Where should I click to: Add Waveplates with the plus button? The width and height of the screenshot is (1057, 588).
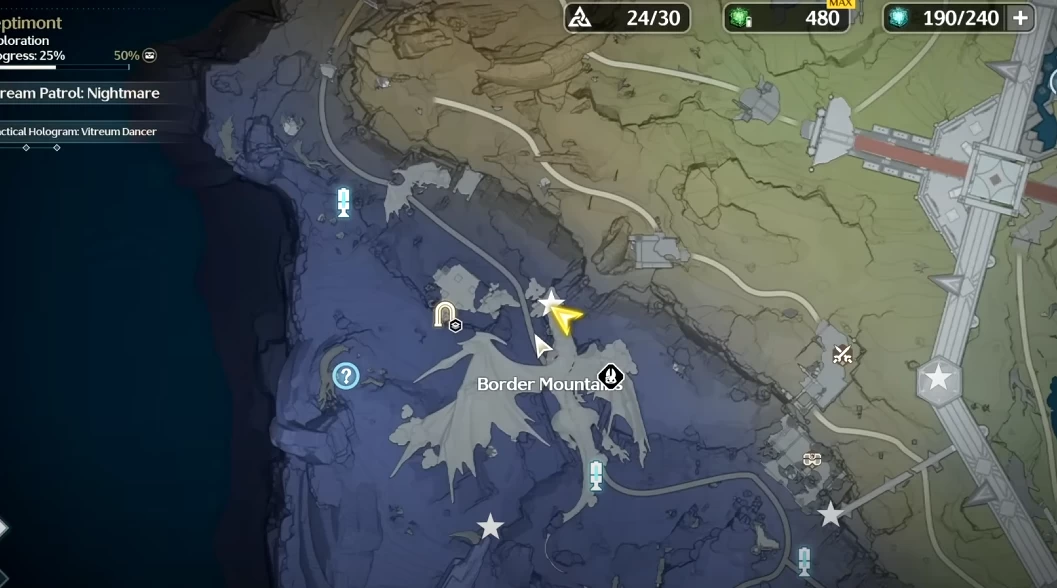1020,18
